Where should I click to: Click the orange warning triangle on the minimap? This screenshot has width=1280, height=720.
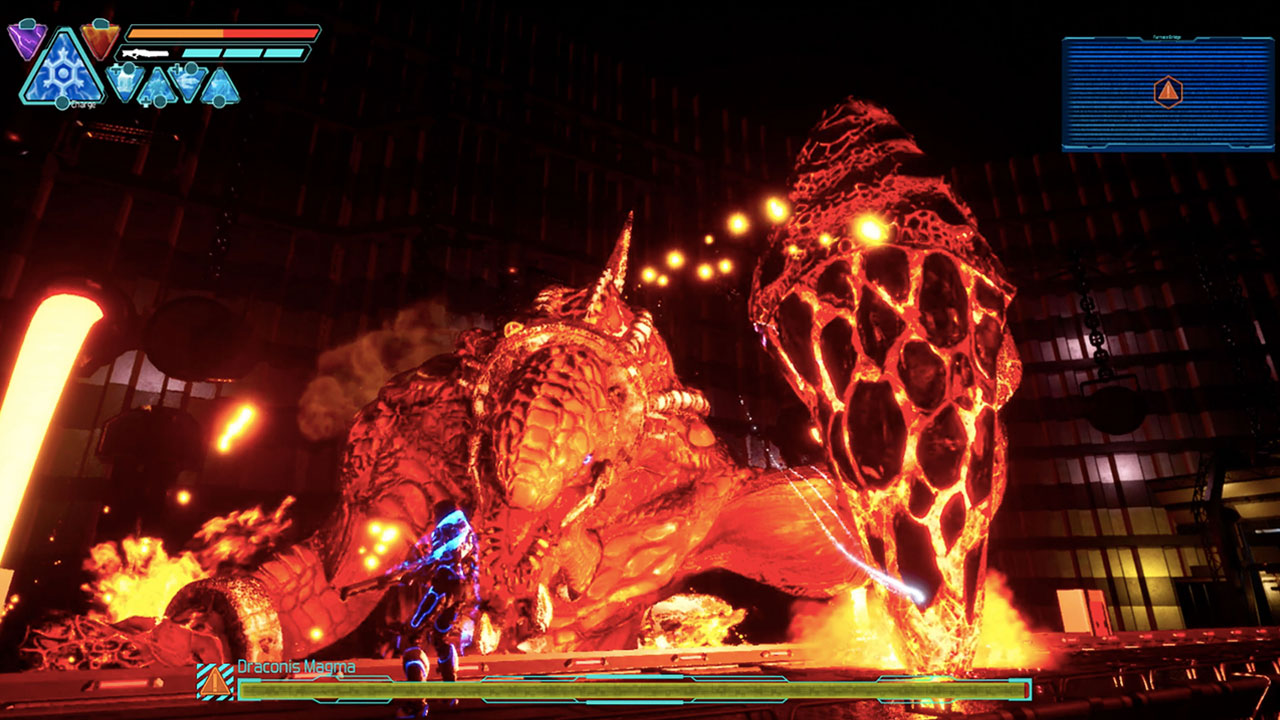(1168, 91)
